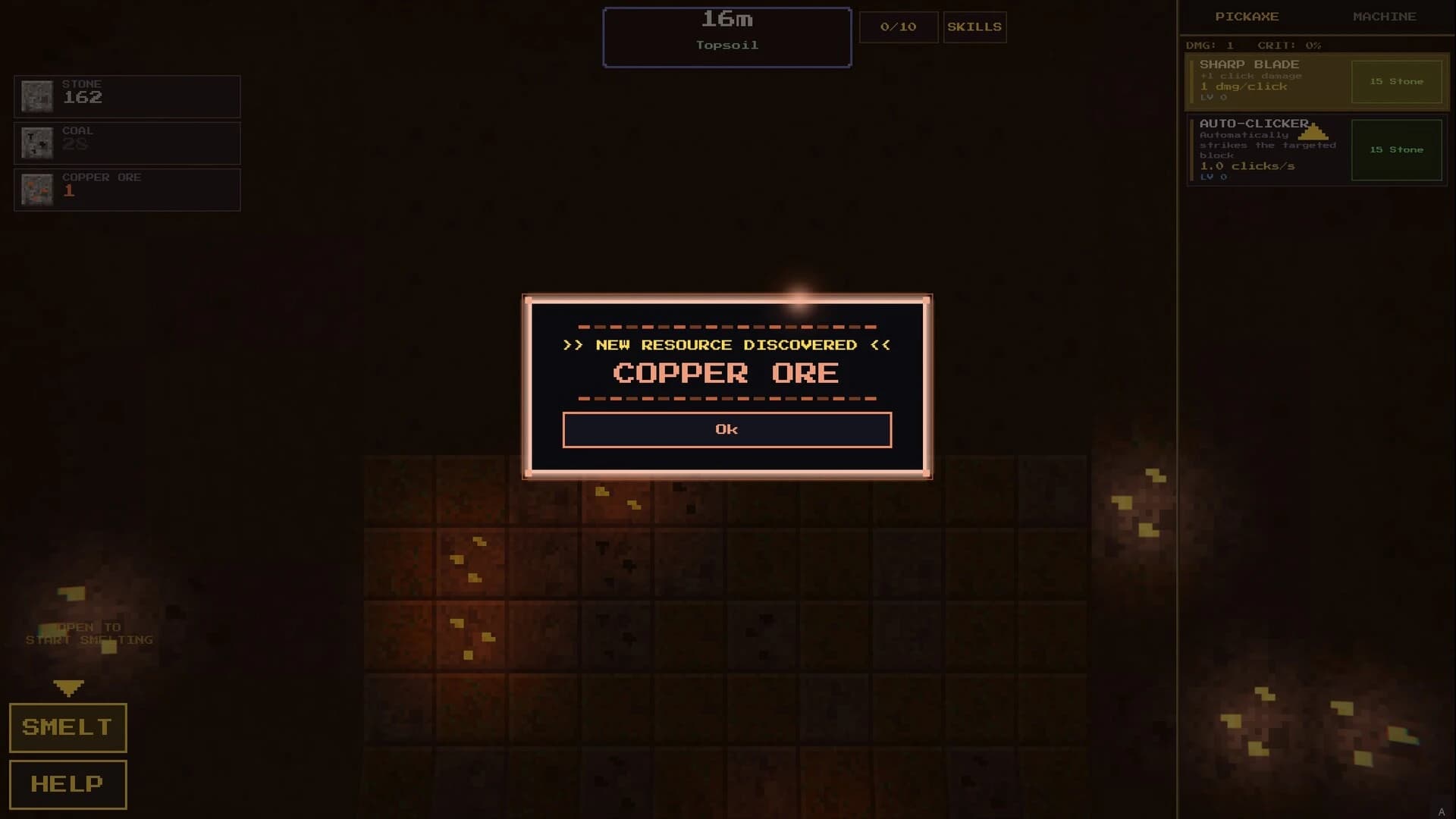Switch to the MACHINE tab
This screenshot has height=819, width=1456.
point(1385,16)
